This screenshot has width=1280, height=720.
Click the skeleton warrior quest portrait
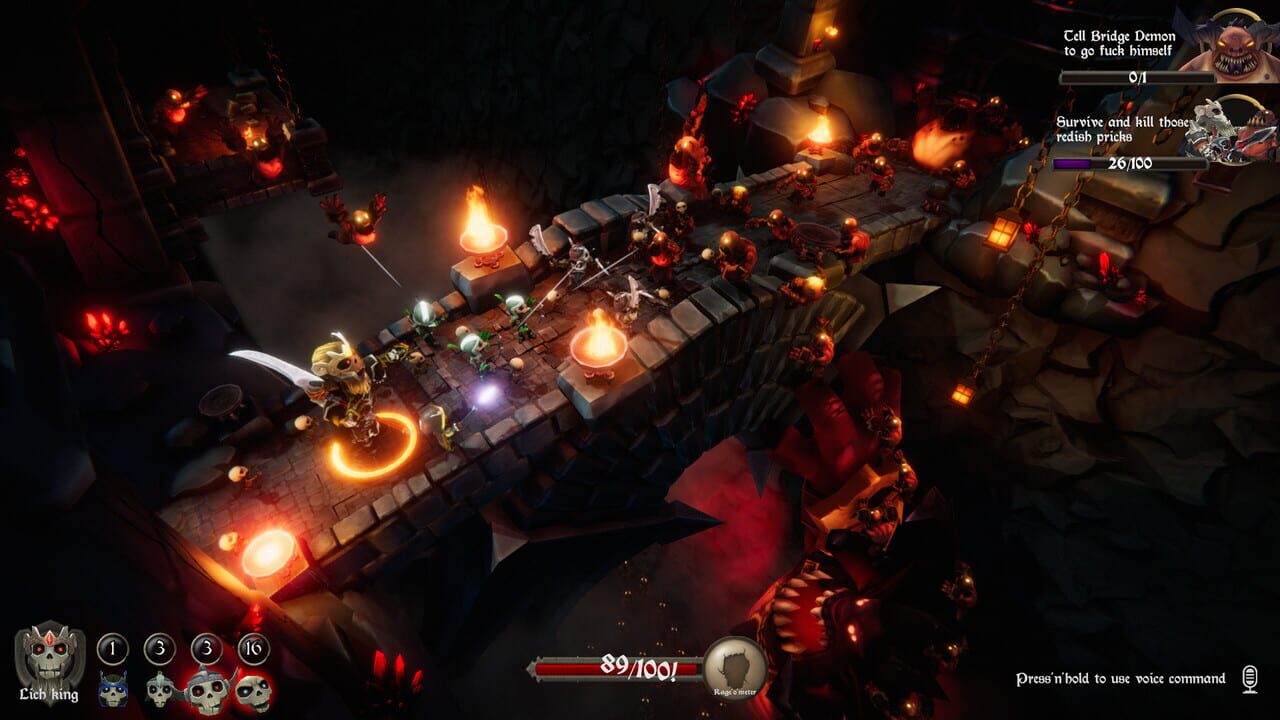[1221, 131]
